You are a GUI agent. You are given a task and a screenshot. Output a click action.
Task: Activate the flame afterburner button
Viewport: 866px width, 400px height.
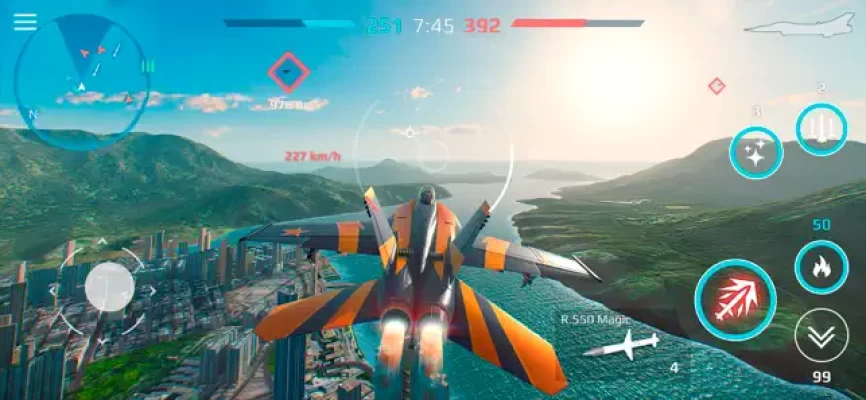point(820,268)
